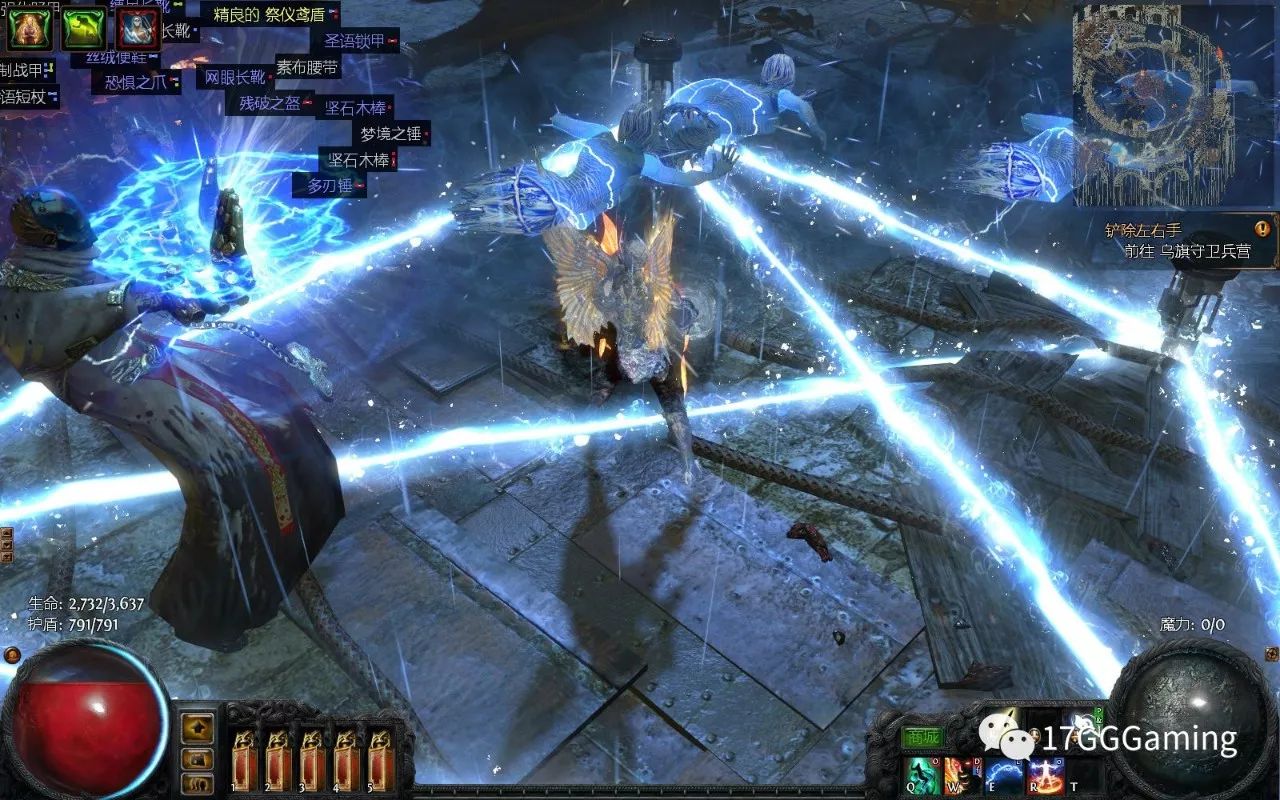The height and width of the screenshot is (800, 1280).
Task: Select the 铲除左右手 quest tracker
Action: pyautogui.click(x=1143, y=230)
